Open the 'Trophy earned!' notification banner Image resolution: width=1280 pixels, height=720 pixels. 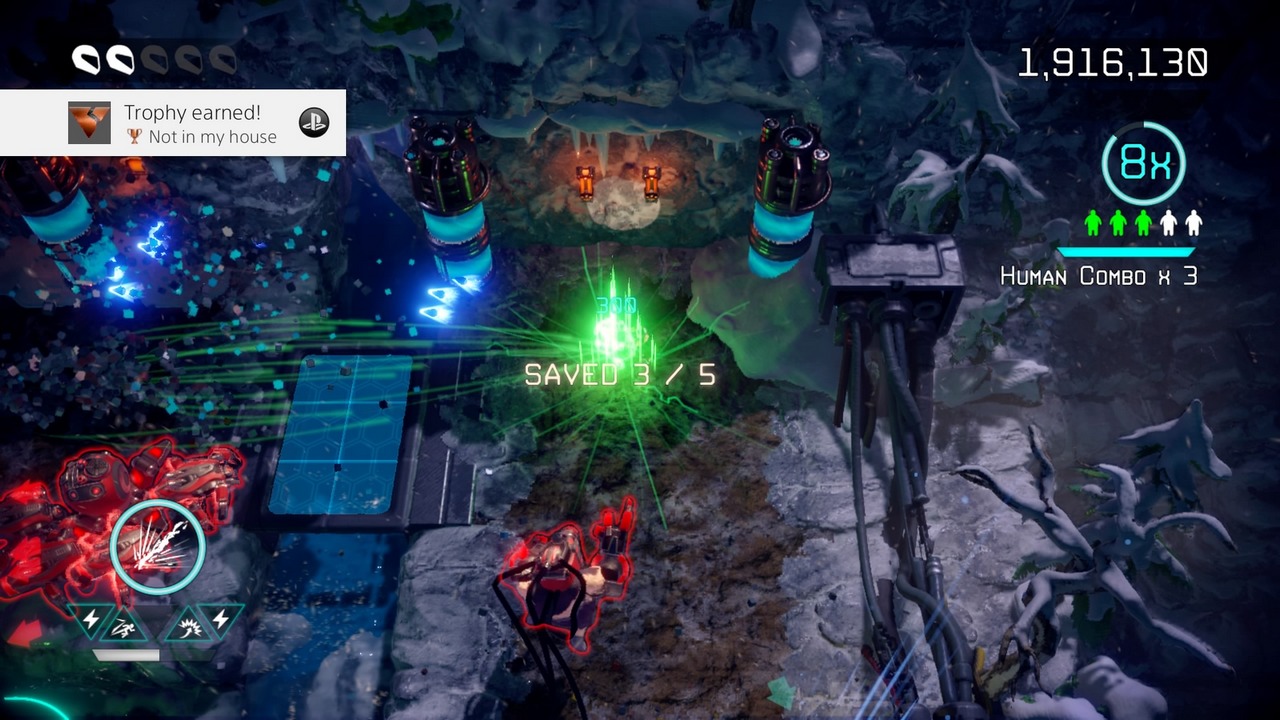tap(173, 123)
